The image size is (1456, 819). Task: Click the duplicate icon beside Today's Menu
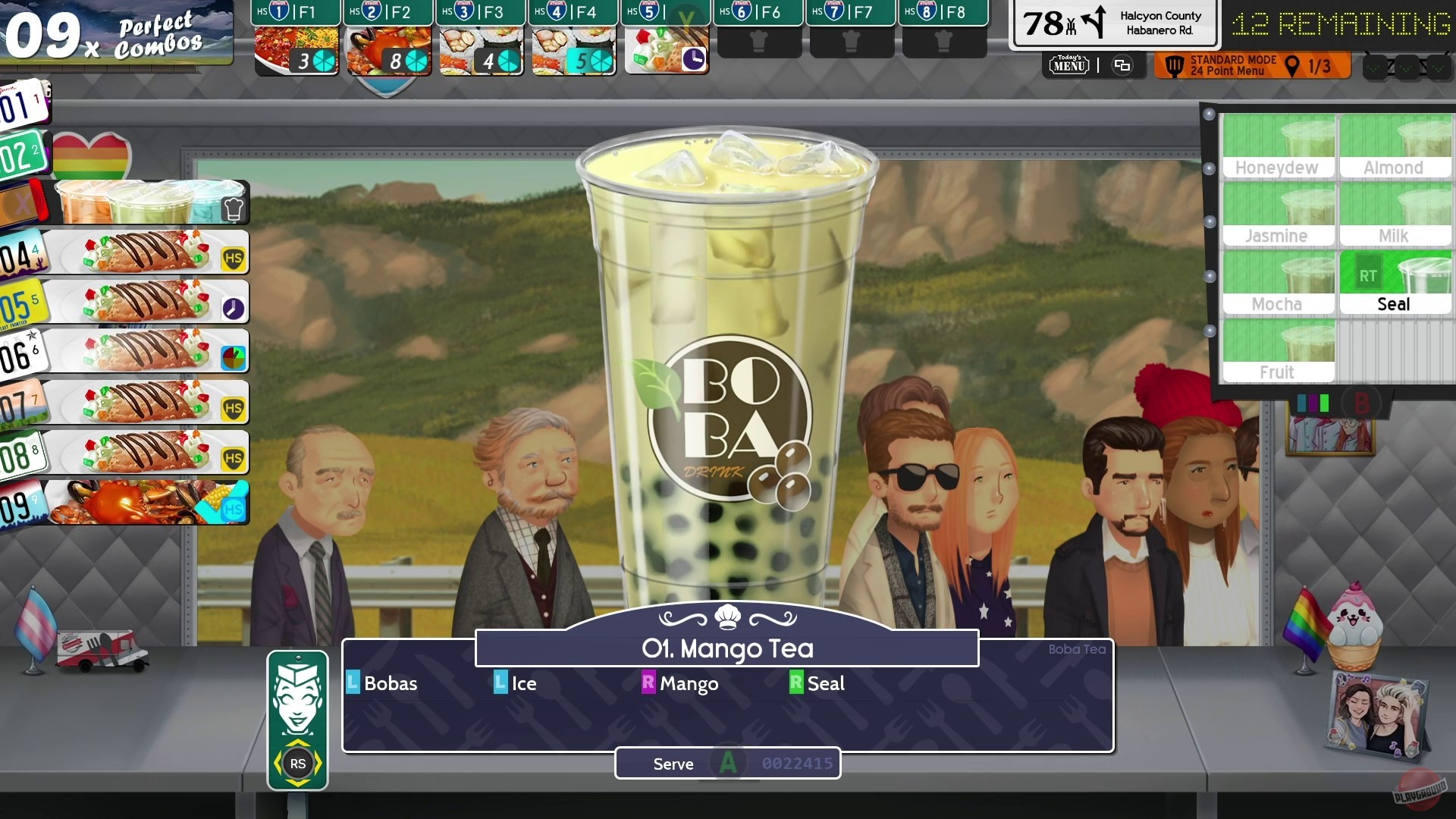coord(1122,65)
